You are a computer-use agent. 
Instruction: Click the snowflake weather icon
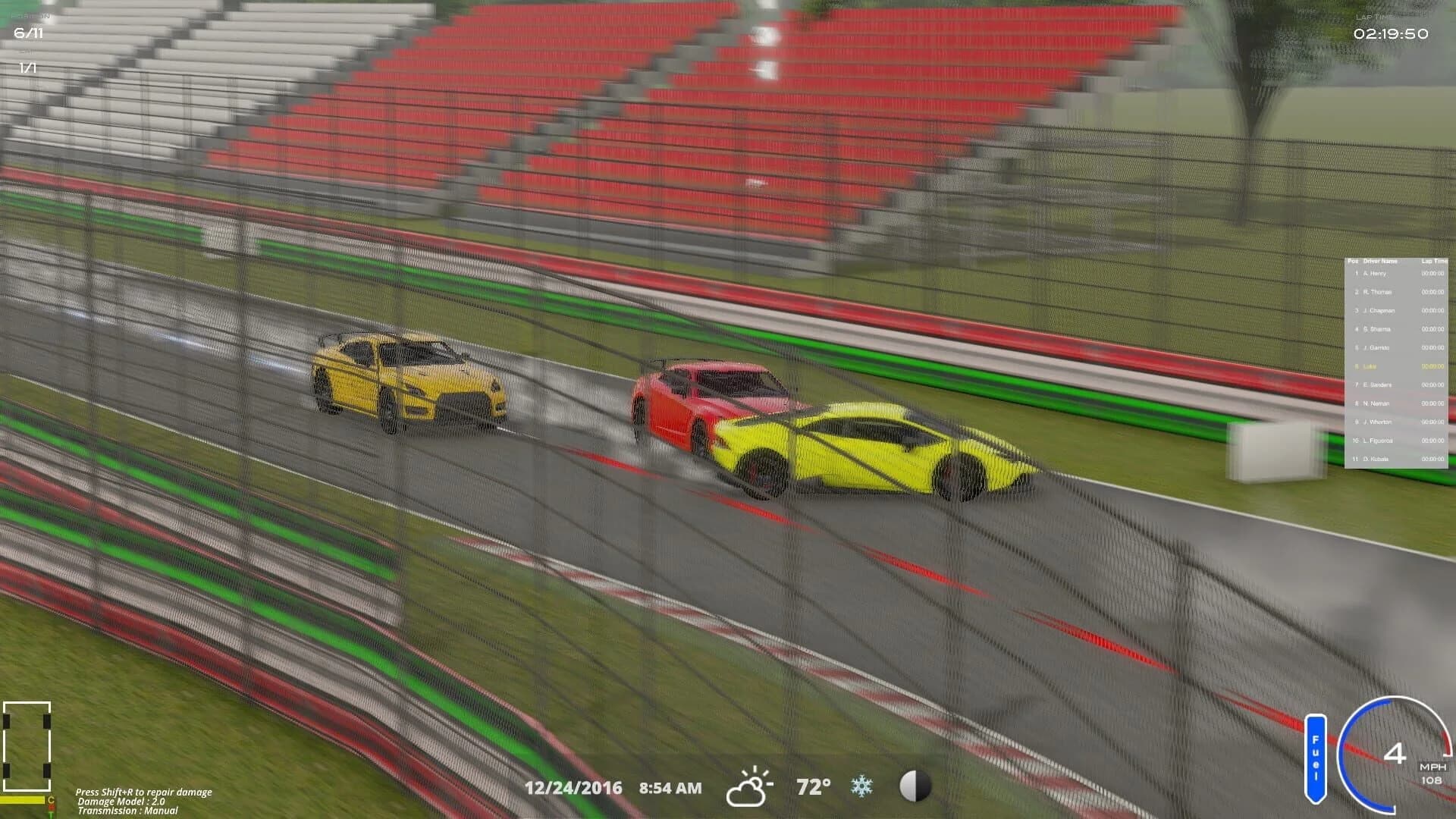863,787
